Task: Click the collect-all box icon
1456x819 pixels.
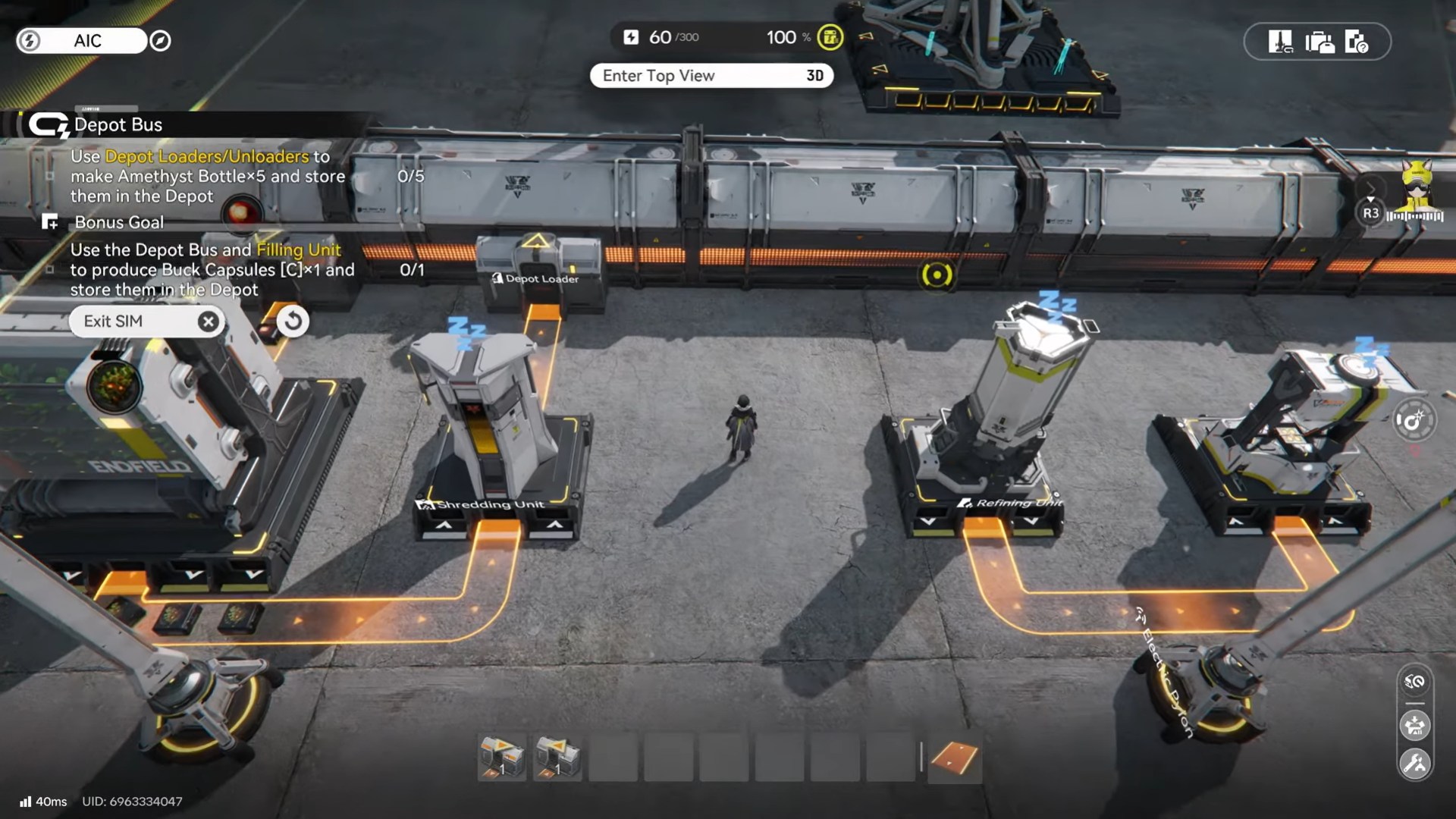Action: tap(1414, 725)
